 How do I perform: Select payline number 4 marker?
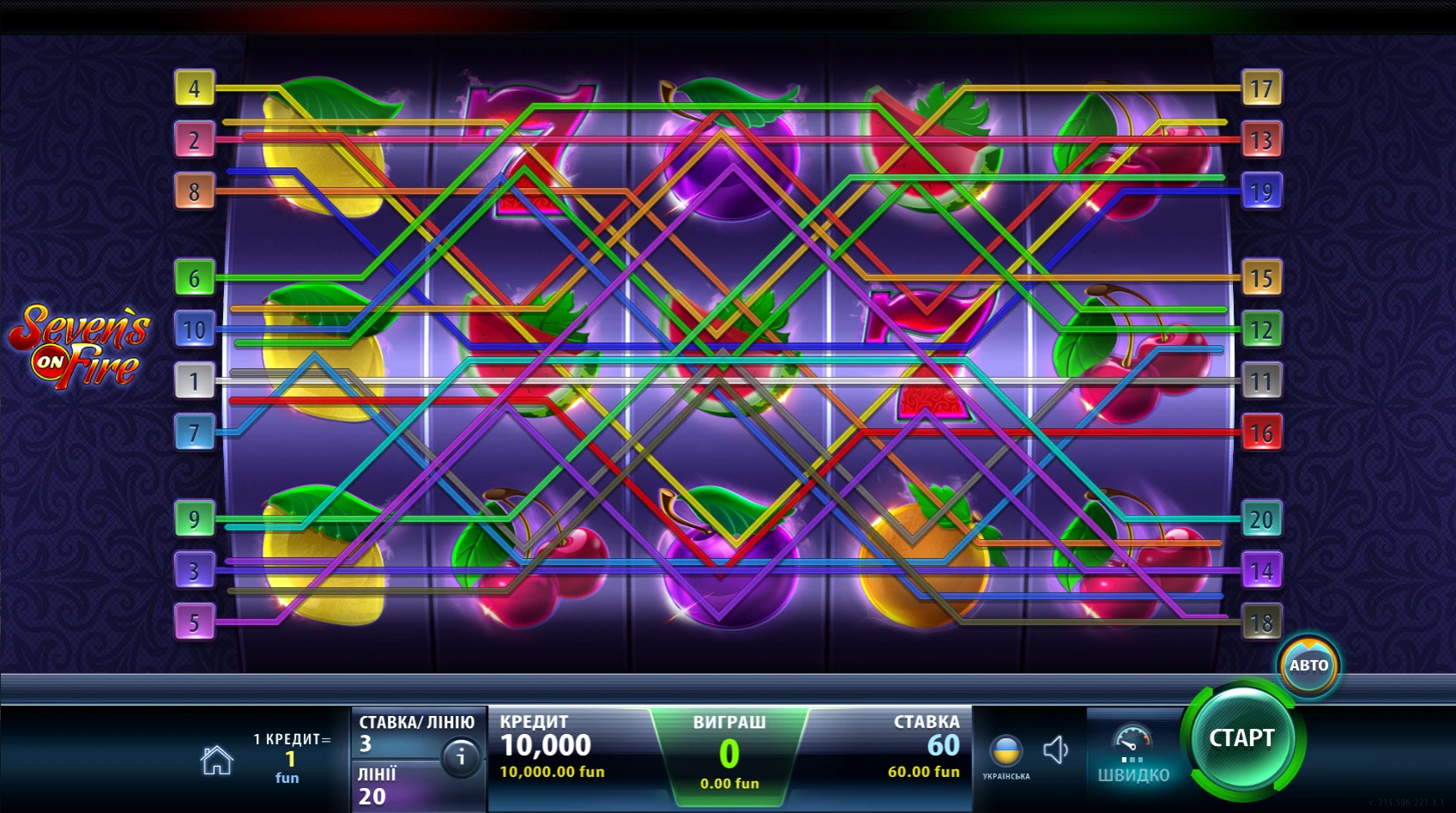195,88
